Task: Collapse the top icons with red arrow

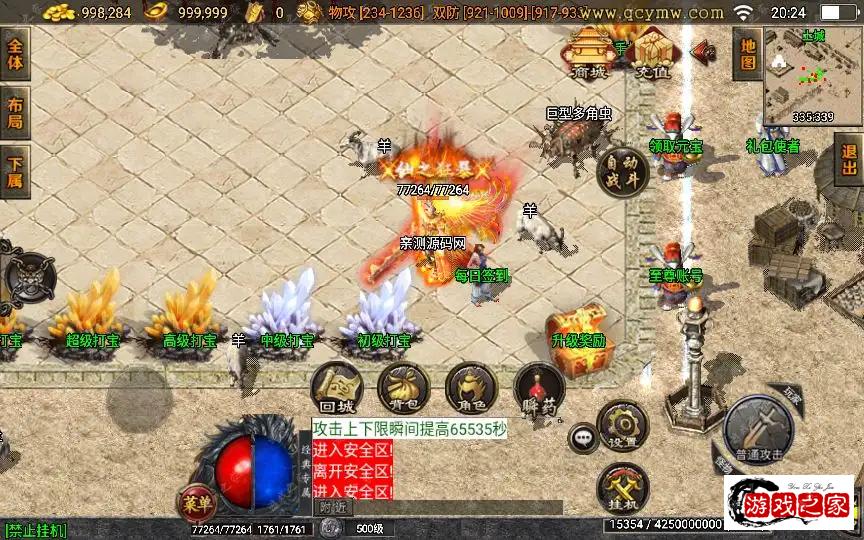Action: (701, 50)
